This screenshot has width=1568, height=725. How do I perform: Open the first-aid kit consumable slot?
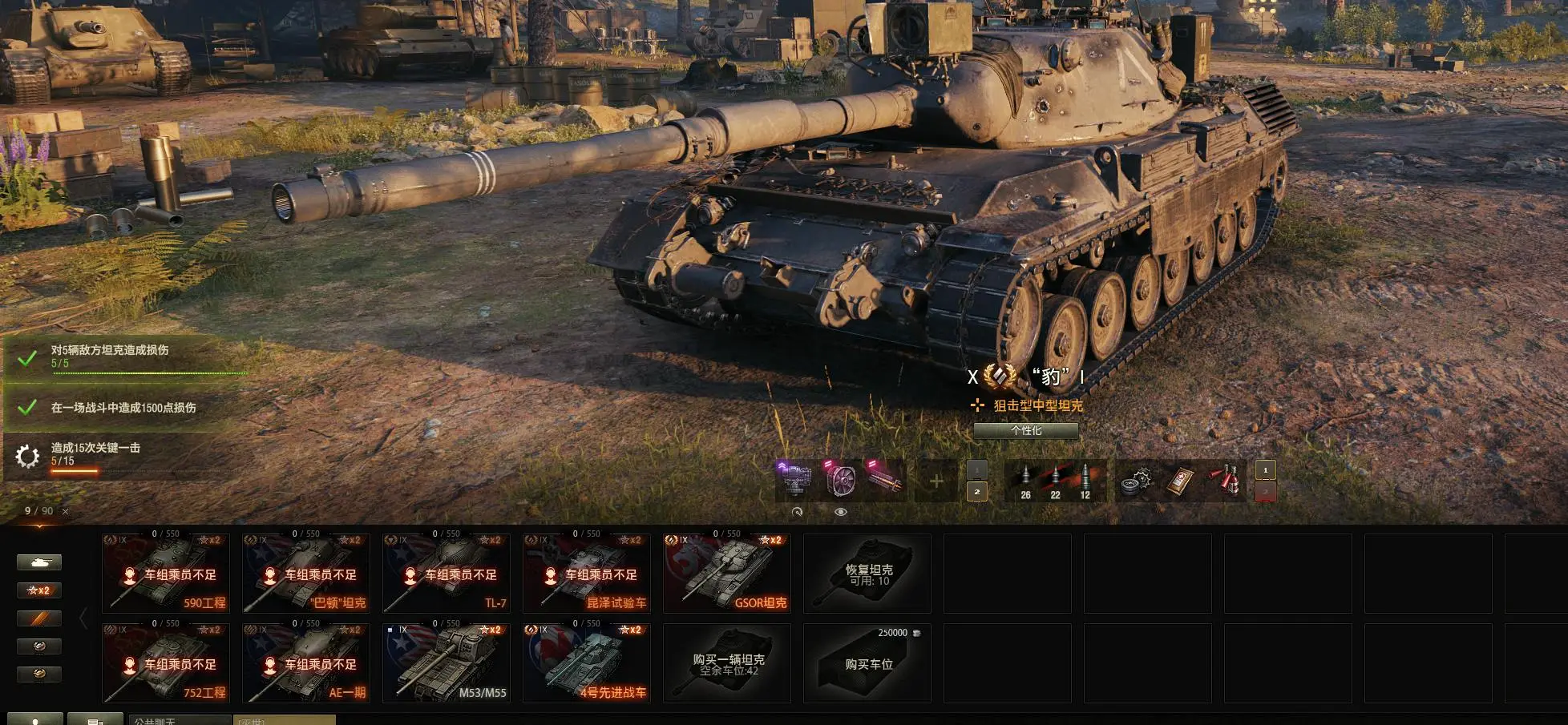point(1180,481)
